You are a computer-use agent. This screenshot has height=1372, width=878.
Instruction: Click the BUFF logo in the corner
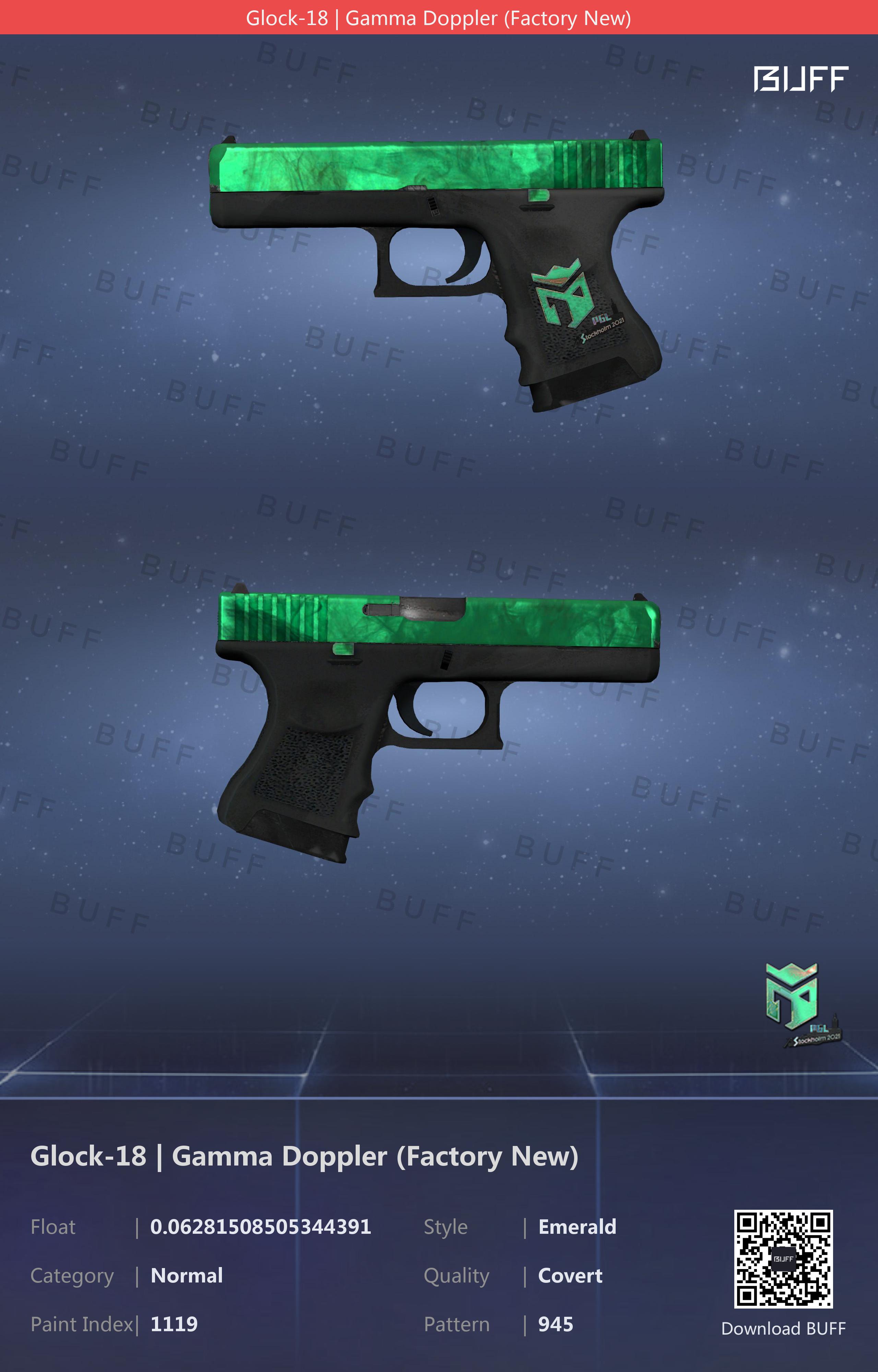pyautogui.click(x=800, y=79)
